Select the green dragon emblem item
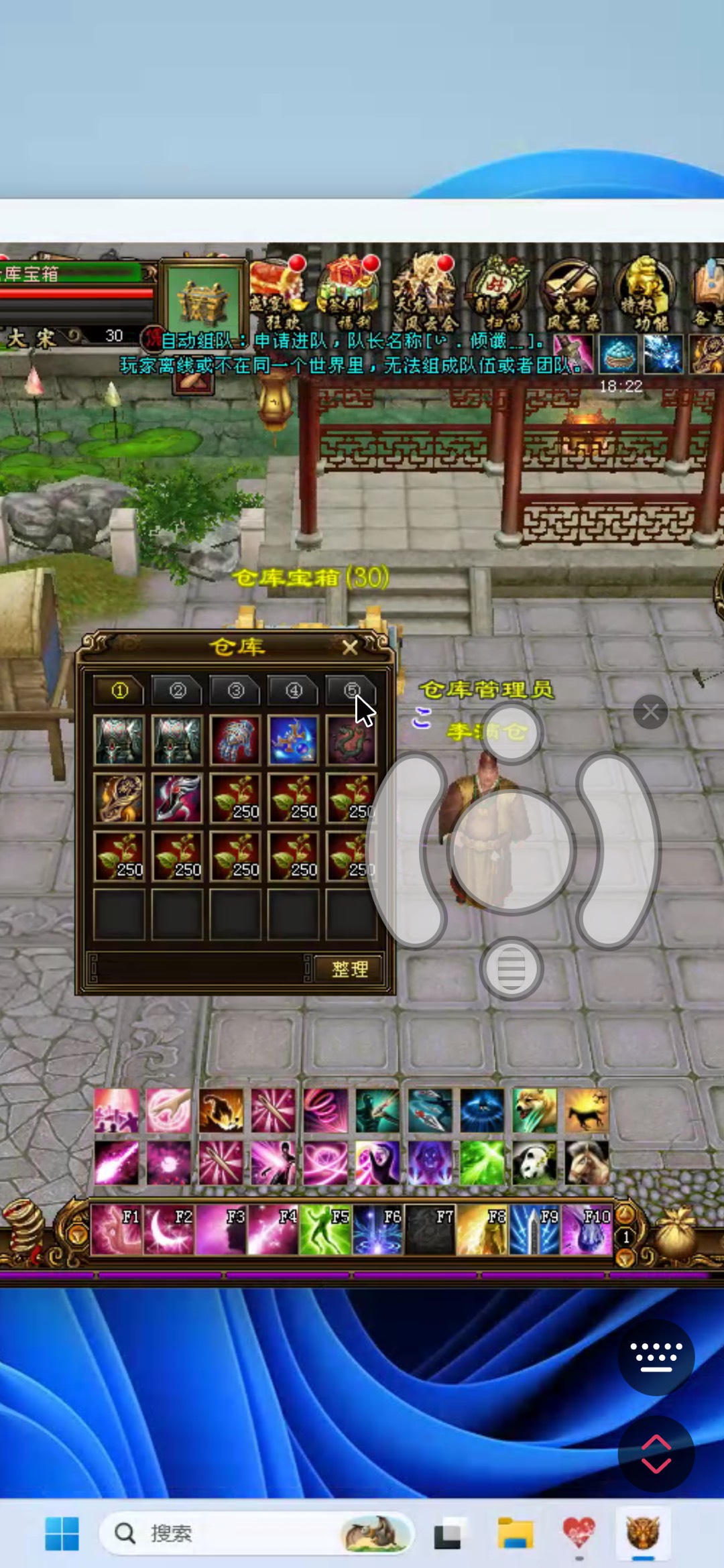This screenshot has width=724, height=1568. tap(351, 741)
